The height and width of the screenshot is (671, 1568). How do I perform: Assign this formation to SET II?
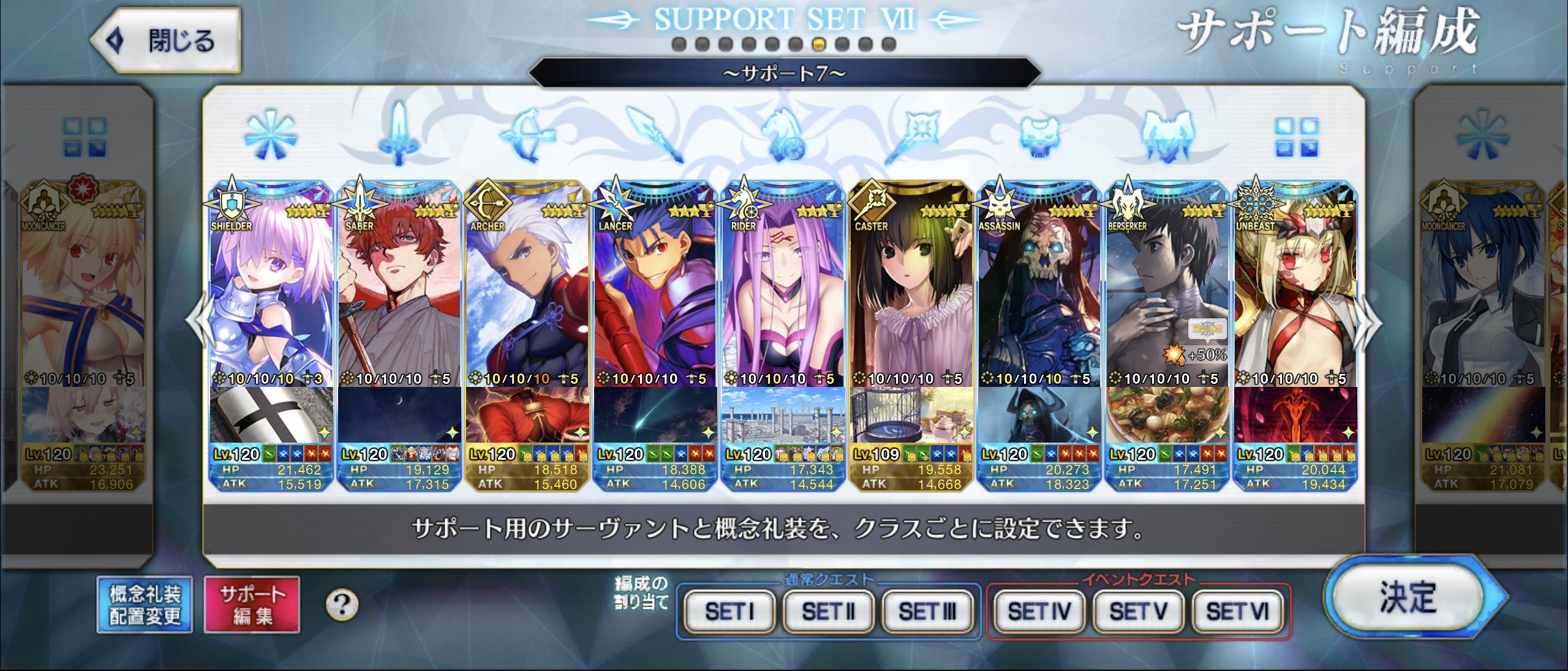[828, 611]
